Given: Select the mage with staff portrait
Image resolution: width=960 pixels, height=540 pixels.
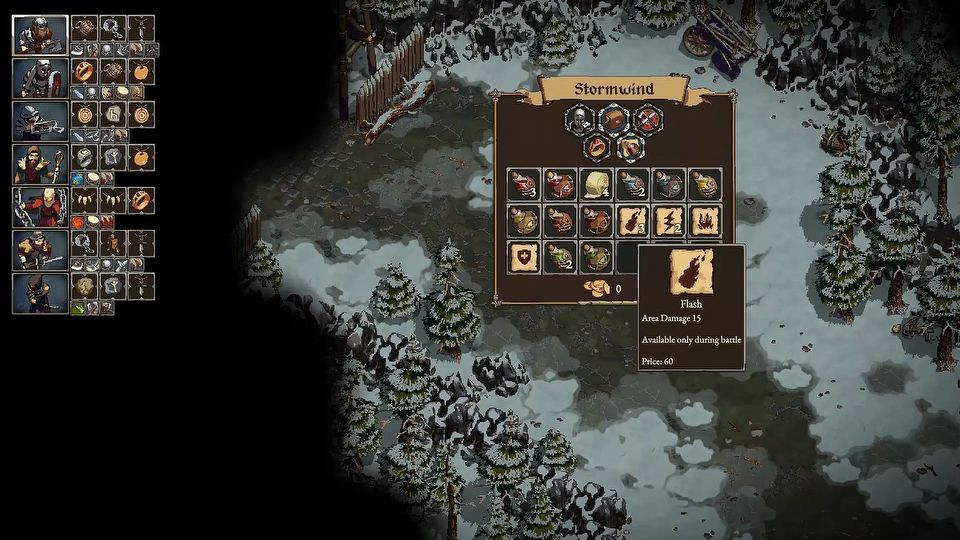Looking at the screenshot, I should 40,164.
